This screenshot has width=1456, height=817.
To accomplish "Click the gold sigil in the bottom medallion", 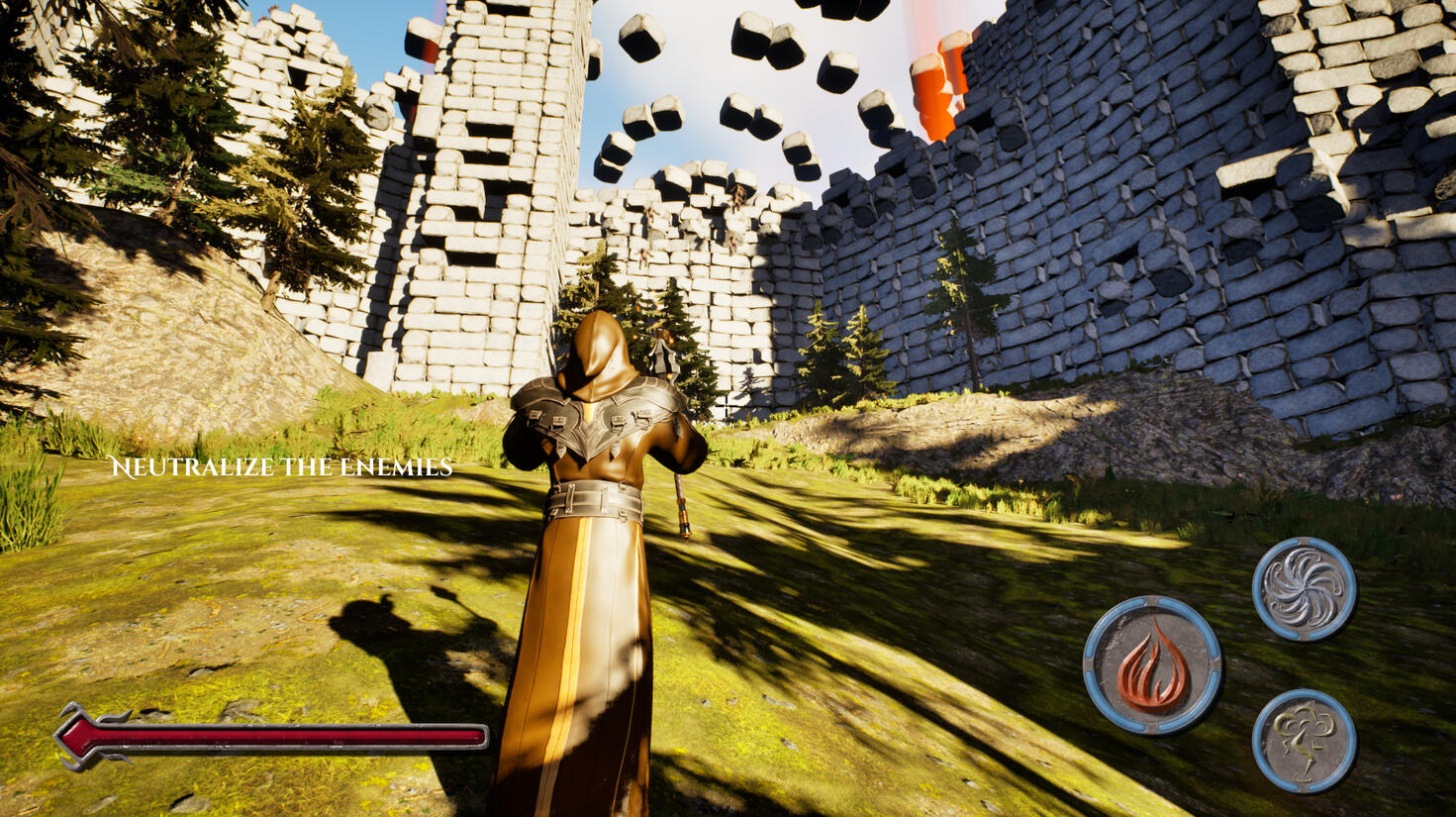I will click(x=1307, y=740).
